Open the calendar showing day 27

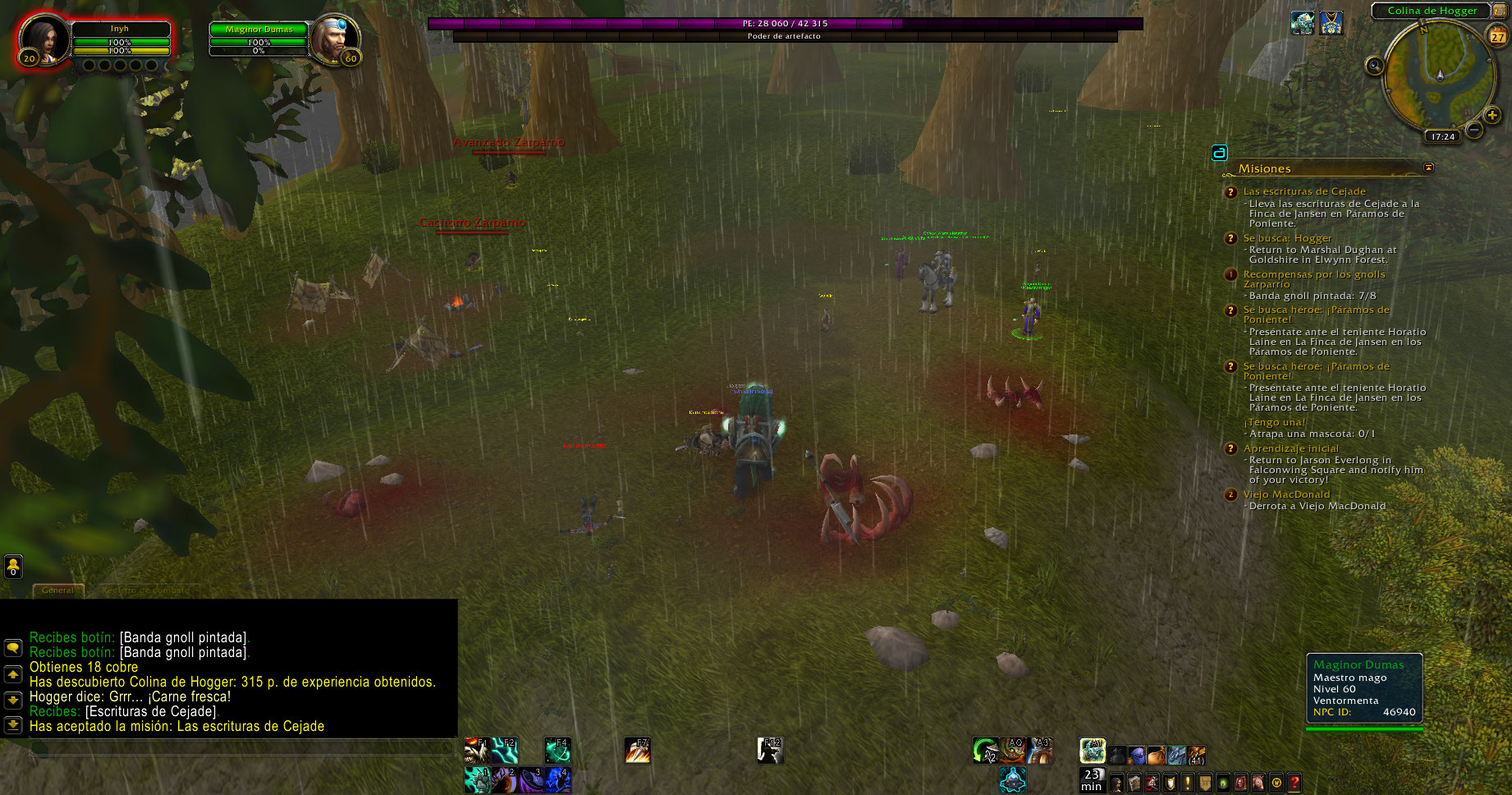[1498, 36]
